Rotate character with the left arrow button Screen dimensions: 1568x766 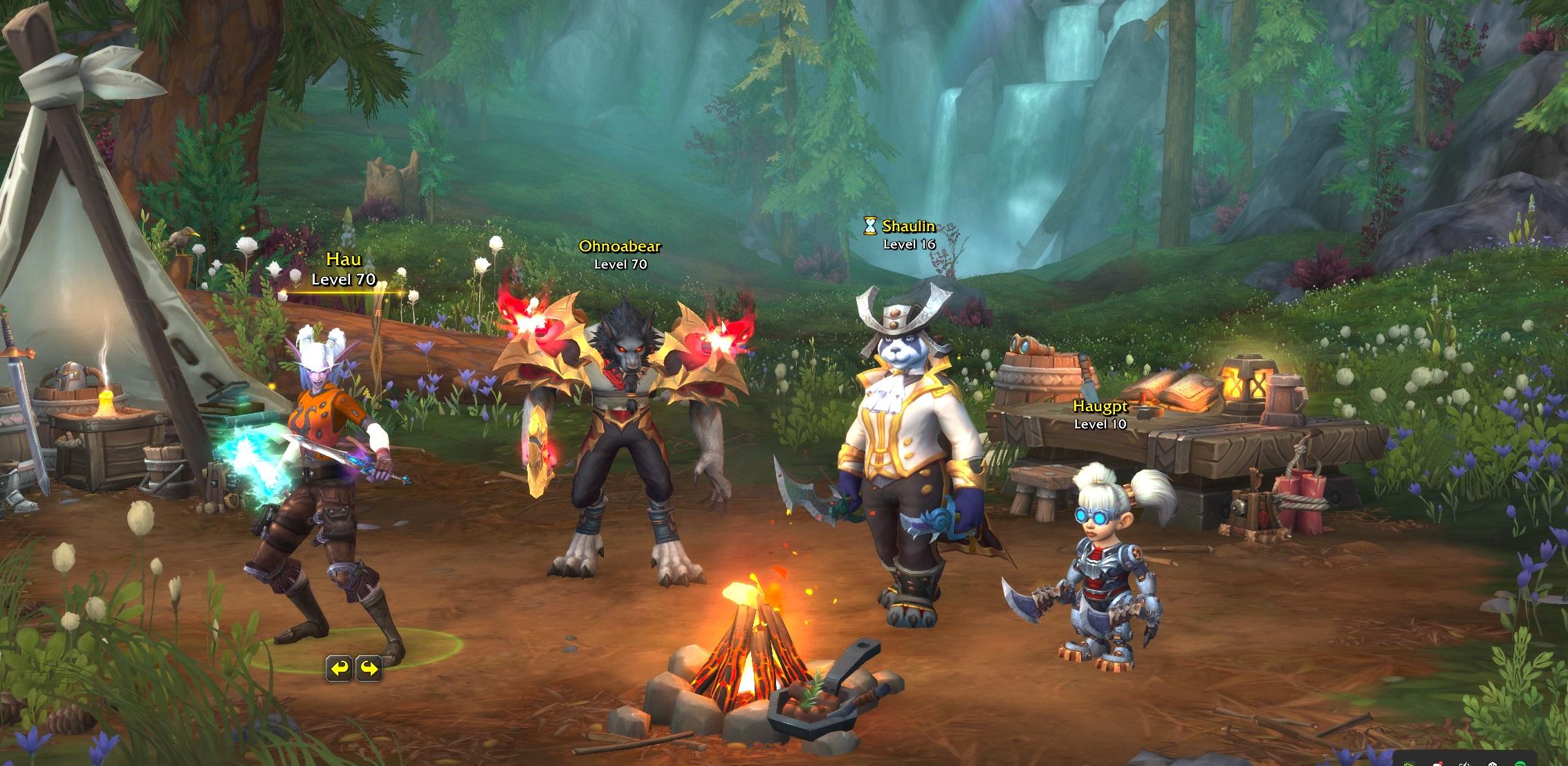(339, 668)
